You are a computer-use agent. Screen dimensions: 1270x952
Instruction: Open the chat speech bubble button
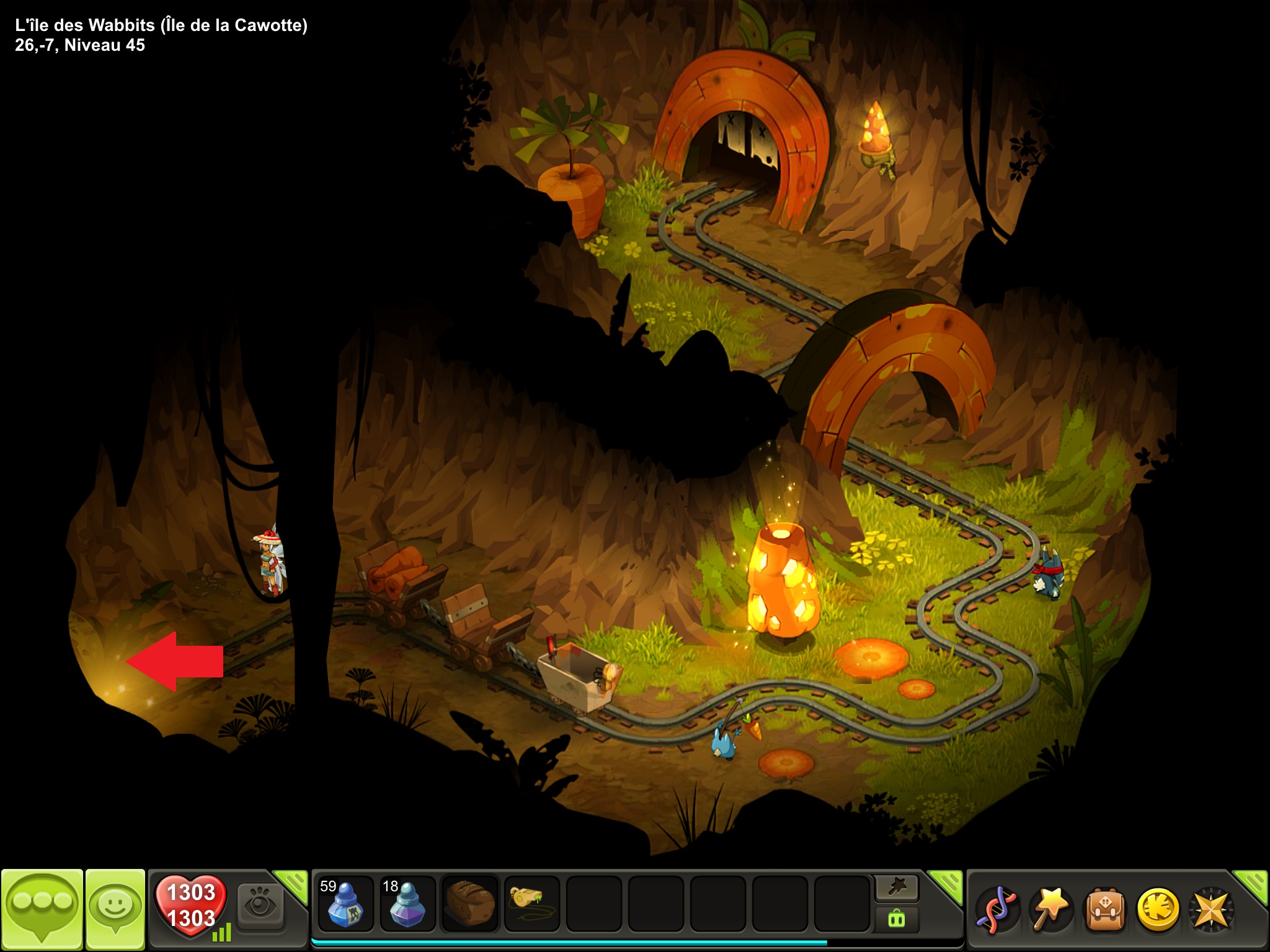(x=42, y=907)
